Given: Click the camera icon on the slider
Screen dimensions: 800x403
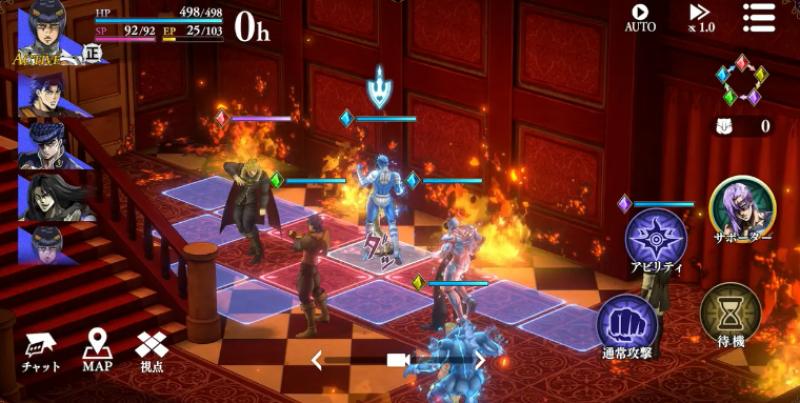Looking at the screenshot, I should (x=399, y=360).
